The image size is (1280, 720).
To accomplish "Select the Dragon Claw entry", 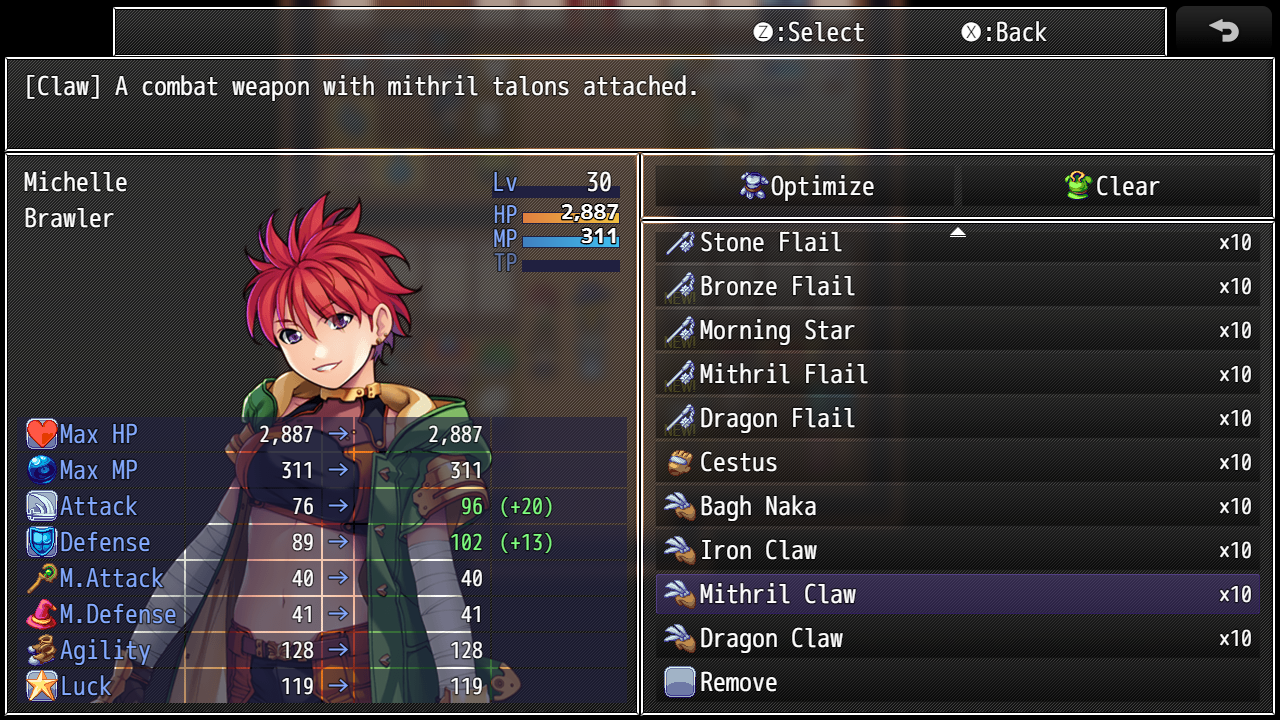I will click(957, 639).
